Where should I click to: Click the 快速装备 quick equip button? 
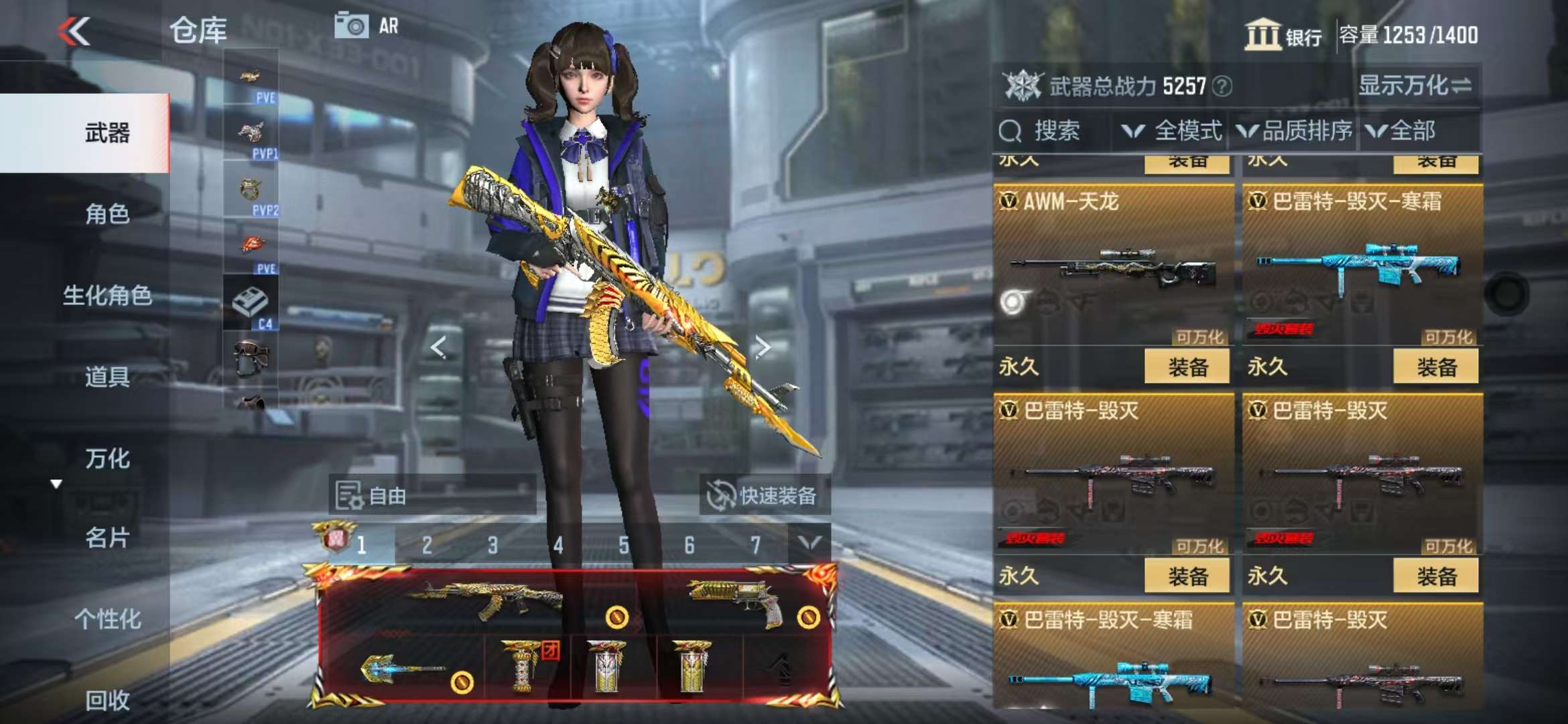tap(764, 495)
